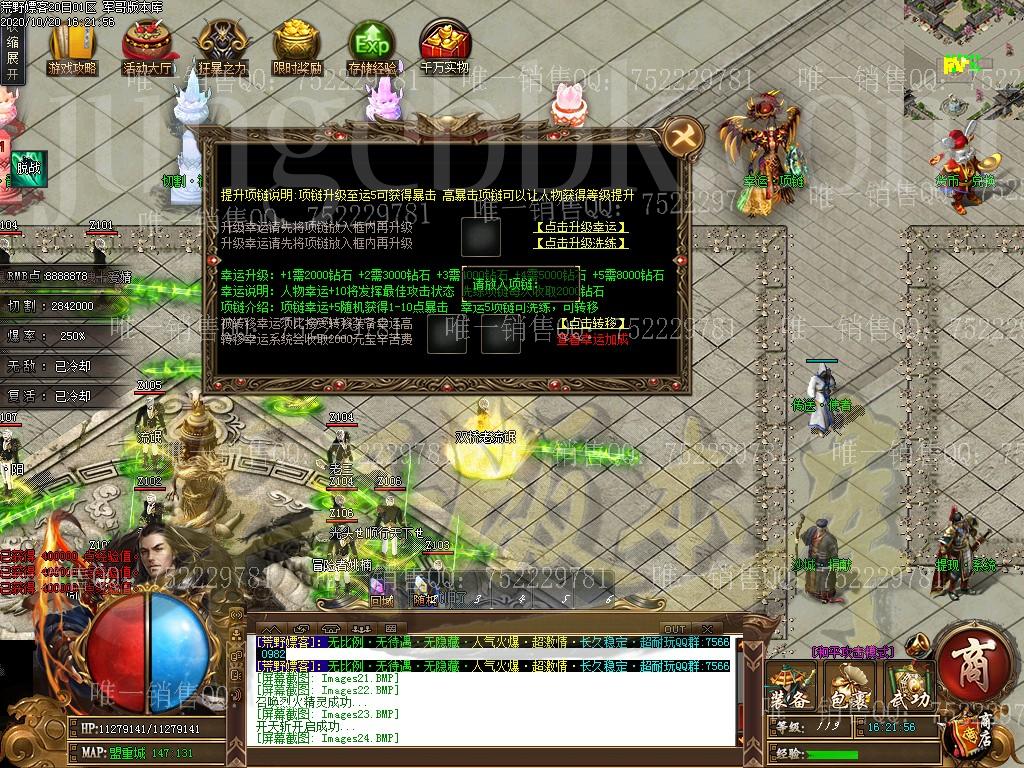Select the 点击升级洗练 refine link
Viewport: 1024px width, 768px height.
[582, 243]
